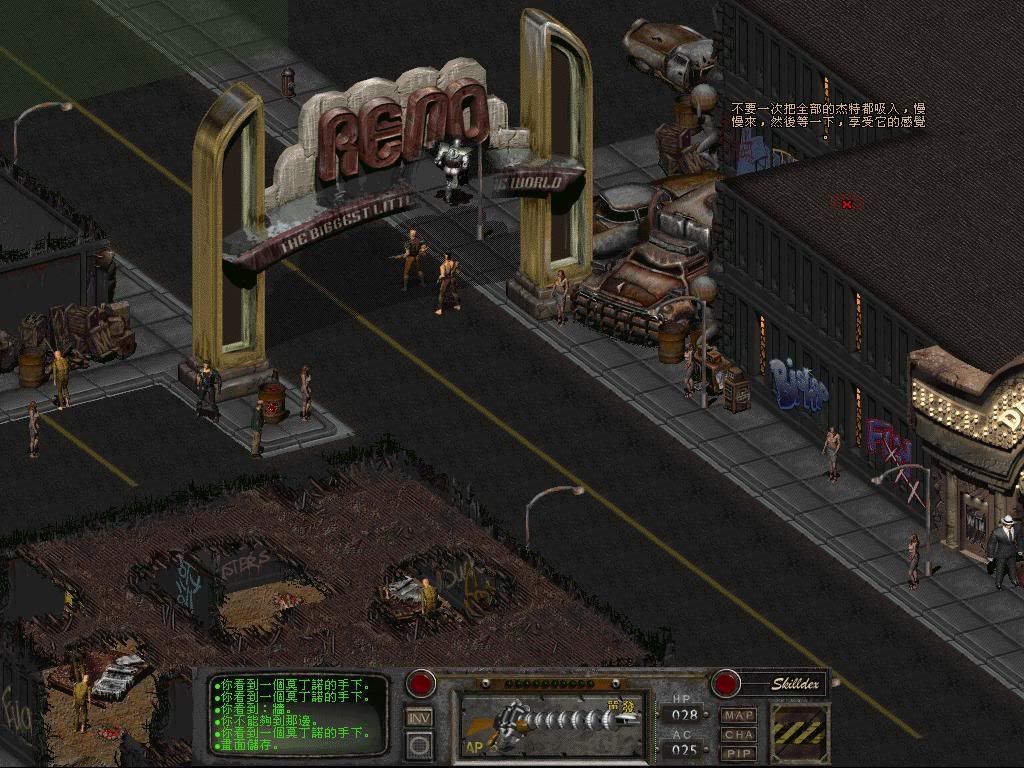Viewport: 1024px width, 768px height.
Task: Open the options menu round button
Action: tap(420, 745)
